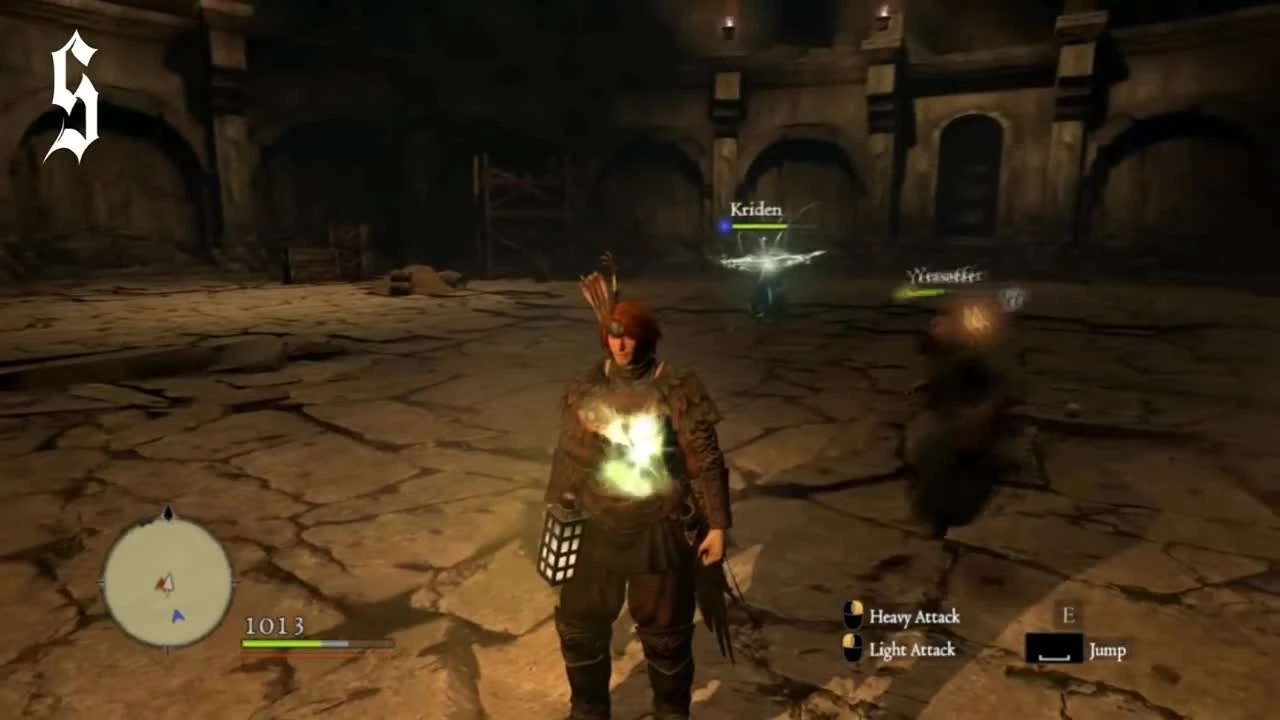Viewport: 1280px width, 720px height.
Task: Click the mouse icon beside Heavy Attack
Action: click(x=851, y=617)
